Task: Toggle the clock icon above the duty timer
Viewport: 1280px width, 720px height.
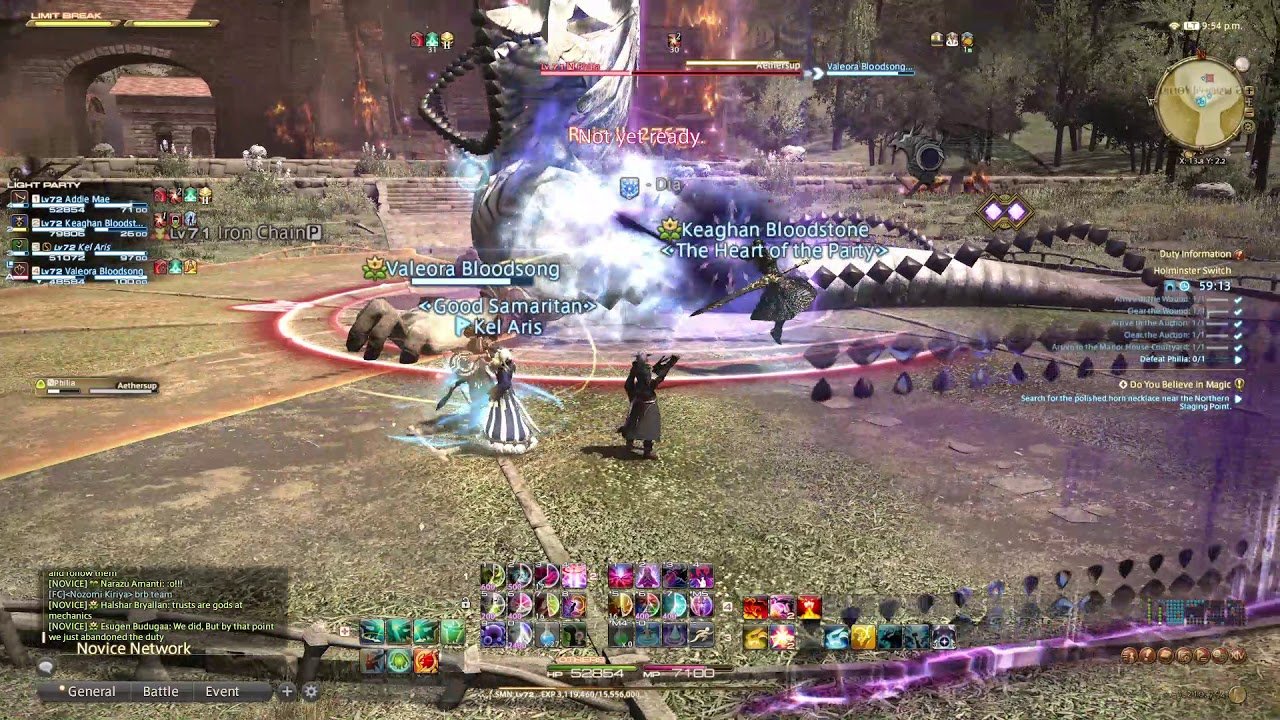Action: 1184,286
